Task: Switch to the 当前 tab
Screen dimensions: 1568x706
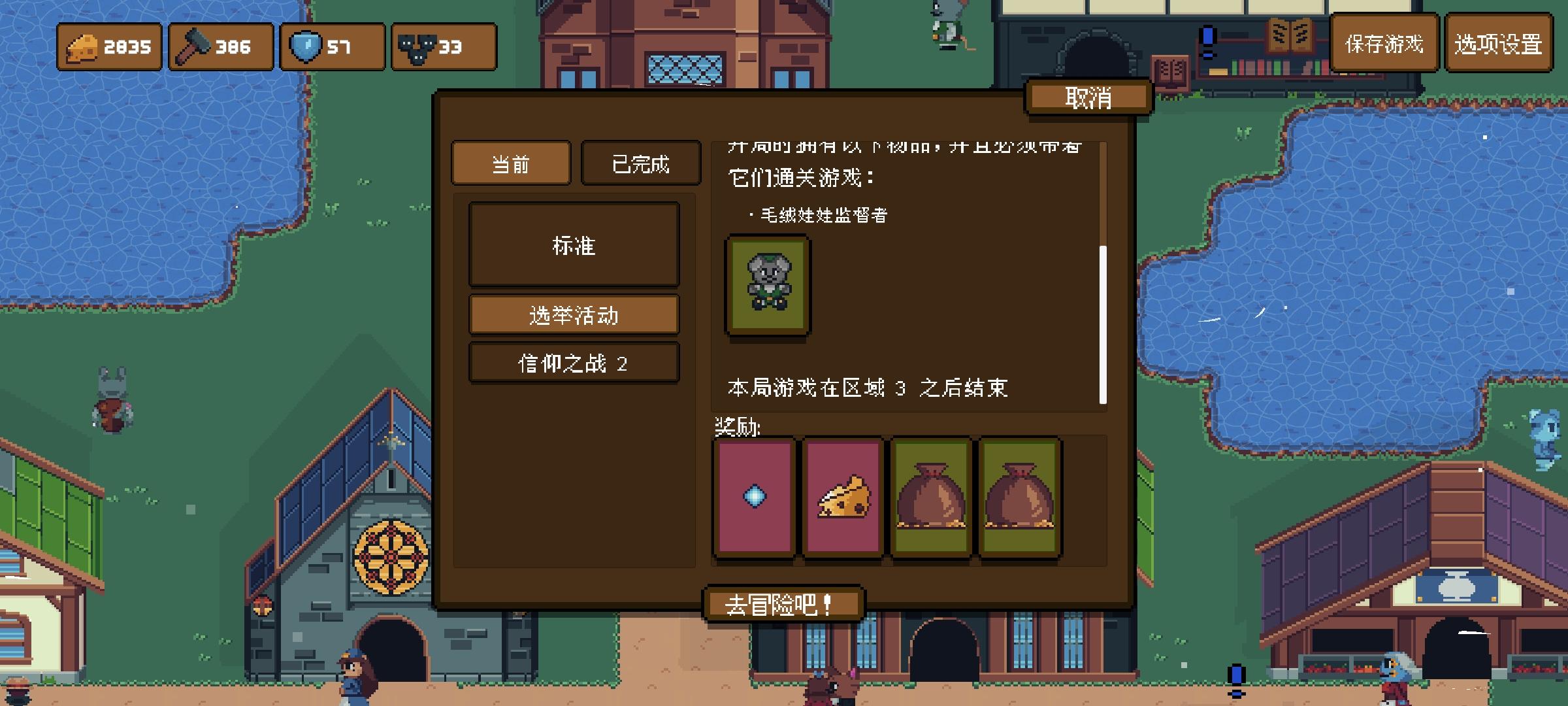Action: point(512,163)
